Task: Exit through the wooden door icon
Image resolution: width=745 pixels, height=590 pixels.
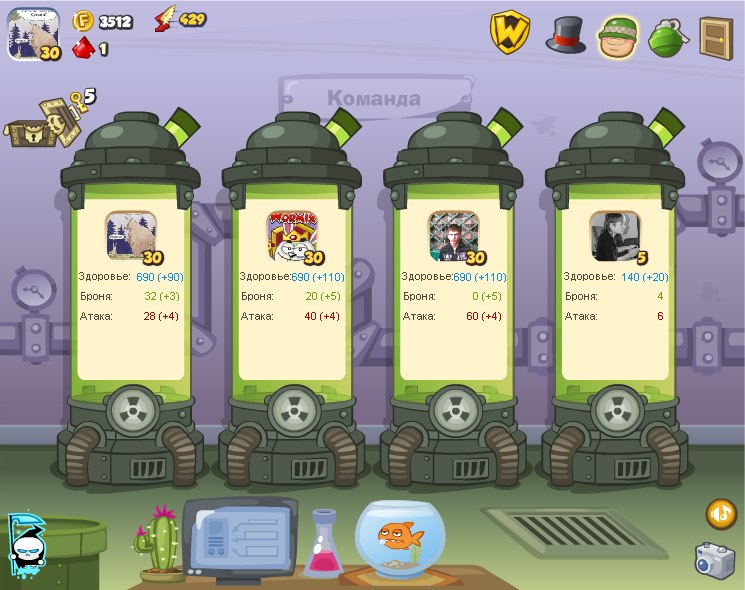Action: (x=715, y=38)
